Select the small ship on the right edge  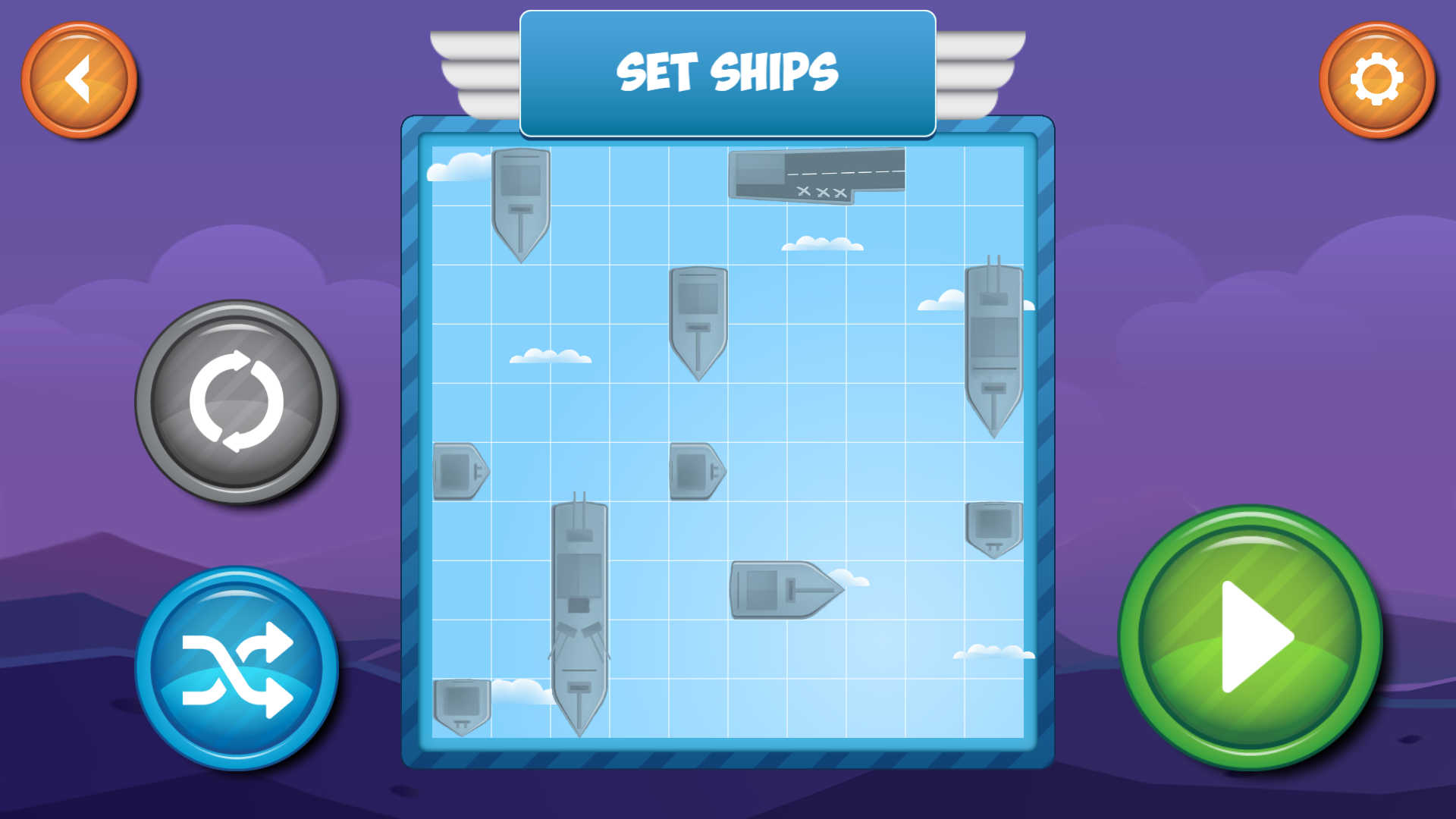click(x=993, y=531)
